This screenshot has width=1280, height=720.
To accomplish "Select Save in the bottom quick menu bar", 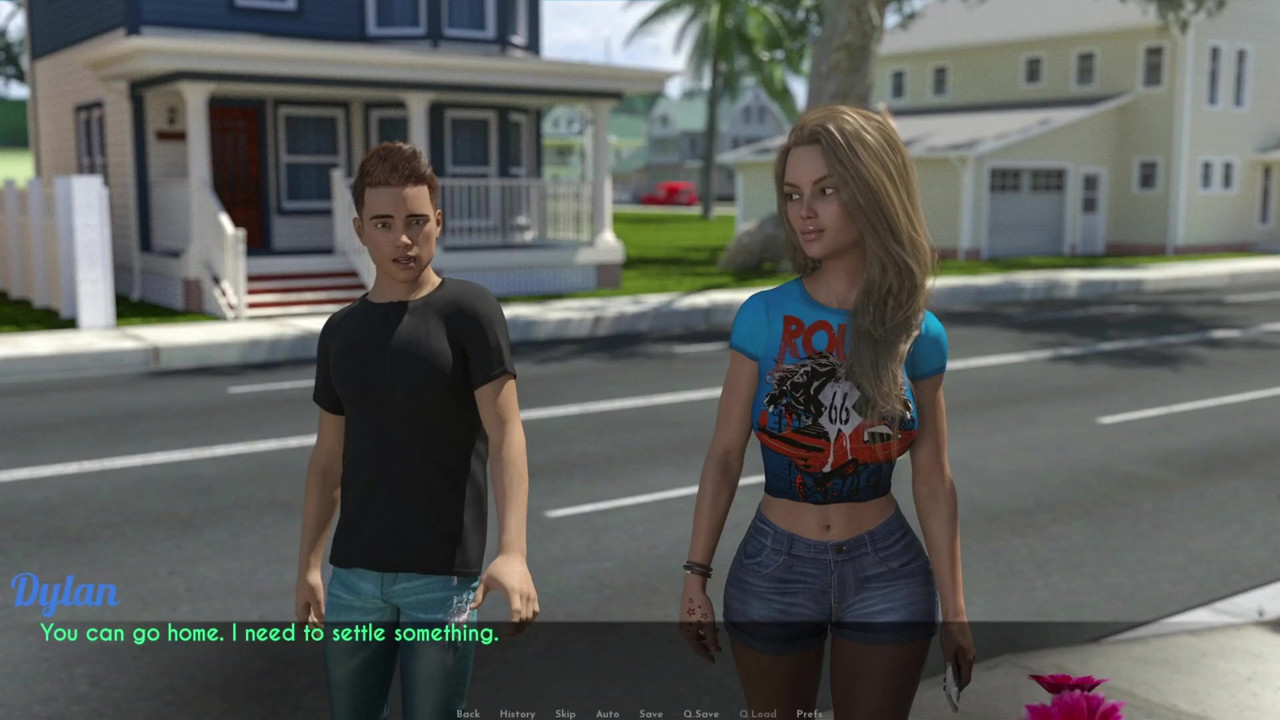I will 650,713.
